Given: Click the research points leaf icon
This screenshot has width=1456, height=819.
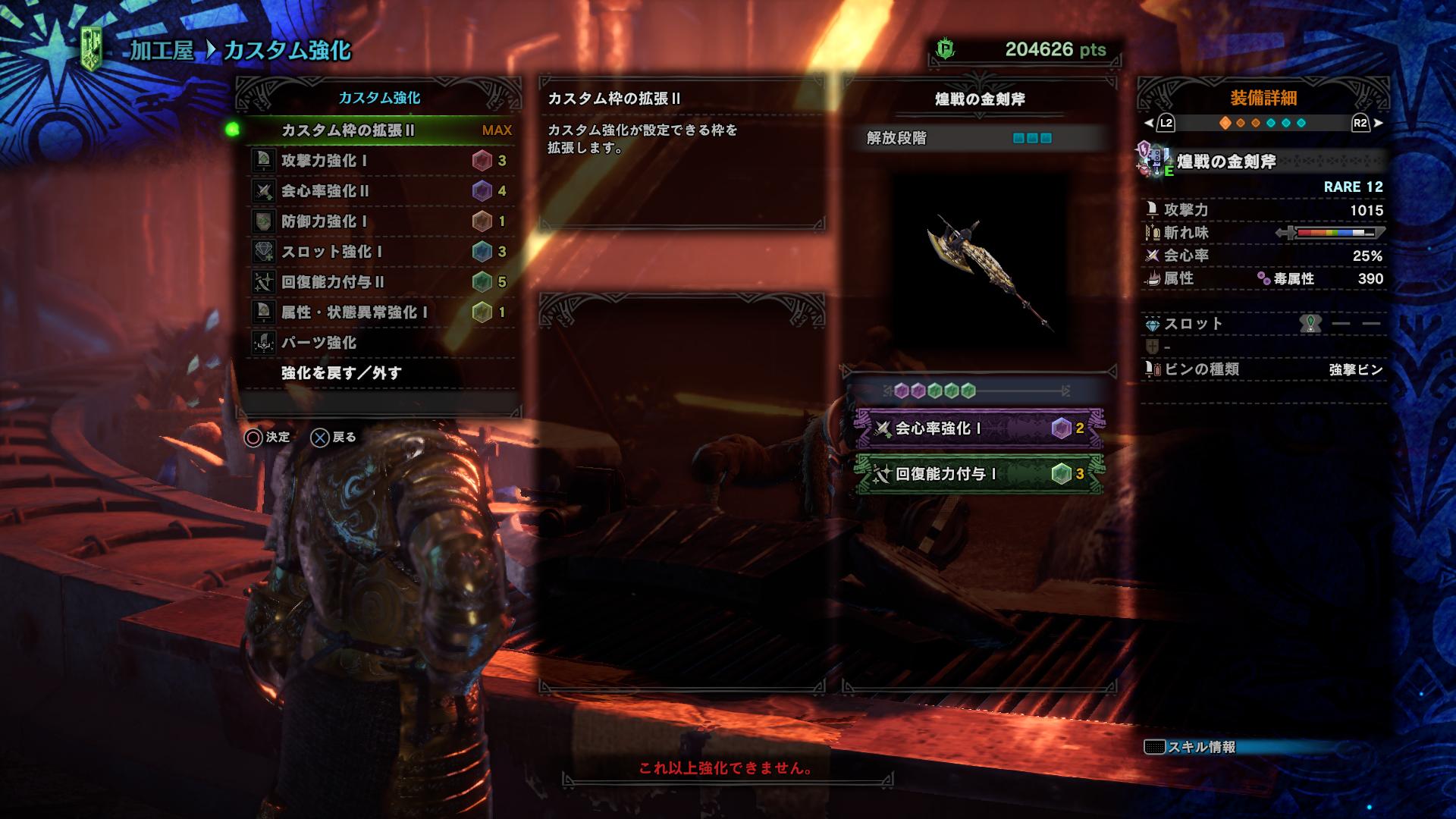Looking at the screenshot, I should (x=946, y=46).
